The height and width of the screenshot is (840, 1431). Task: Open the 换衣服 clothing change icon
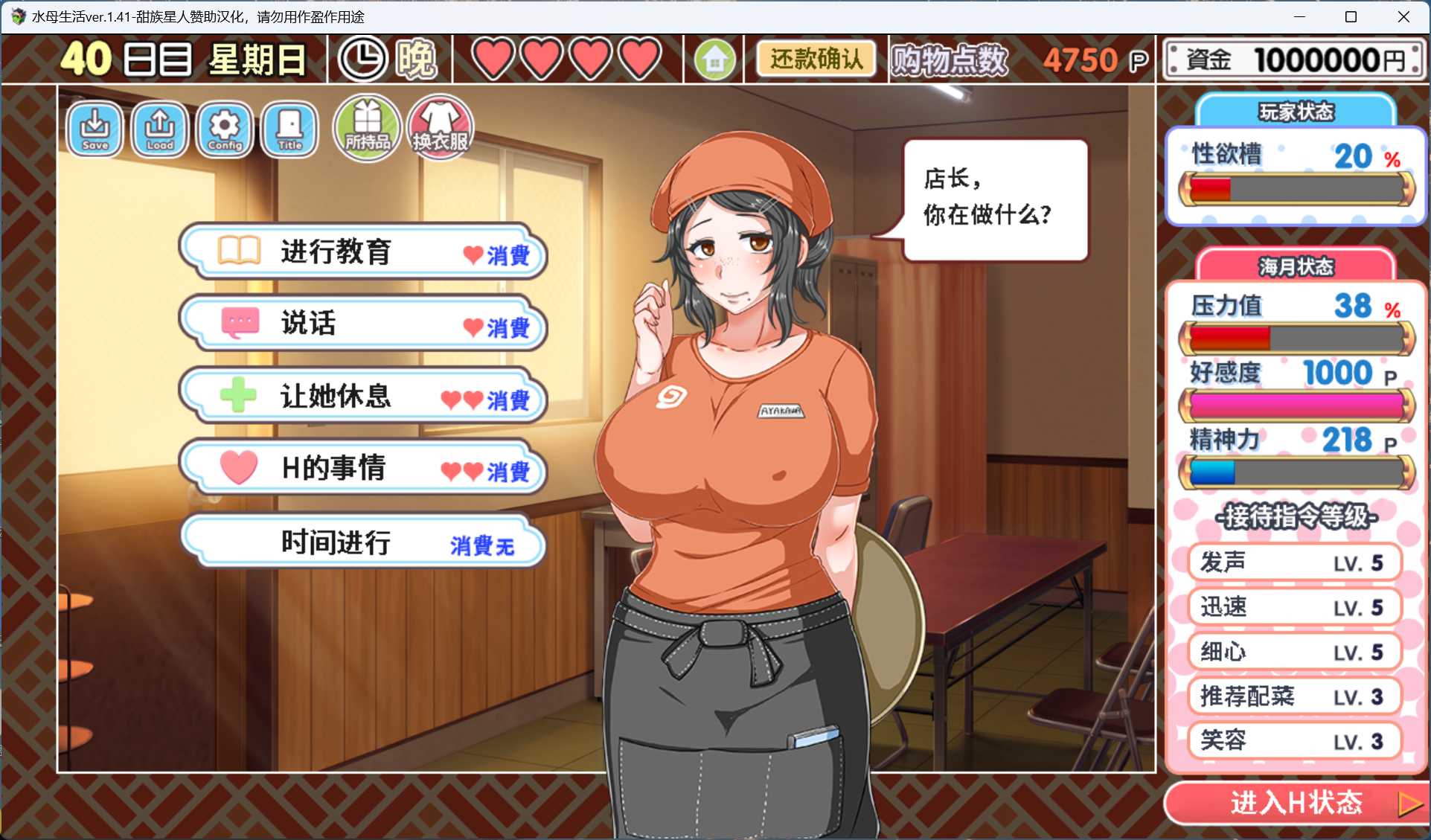[x=438, y=126]
